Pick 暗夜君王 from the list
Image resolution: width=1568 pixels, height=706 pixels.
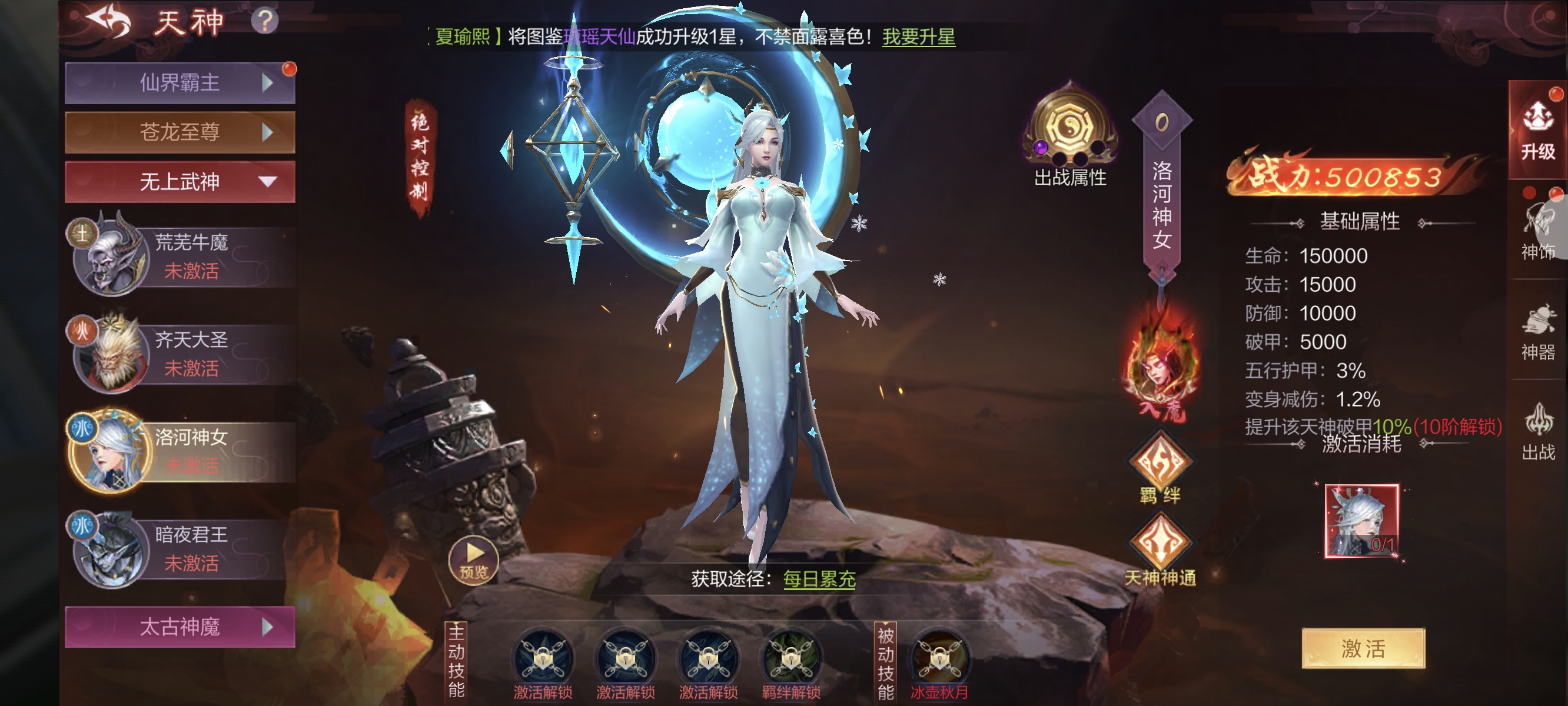(181, 549)
